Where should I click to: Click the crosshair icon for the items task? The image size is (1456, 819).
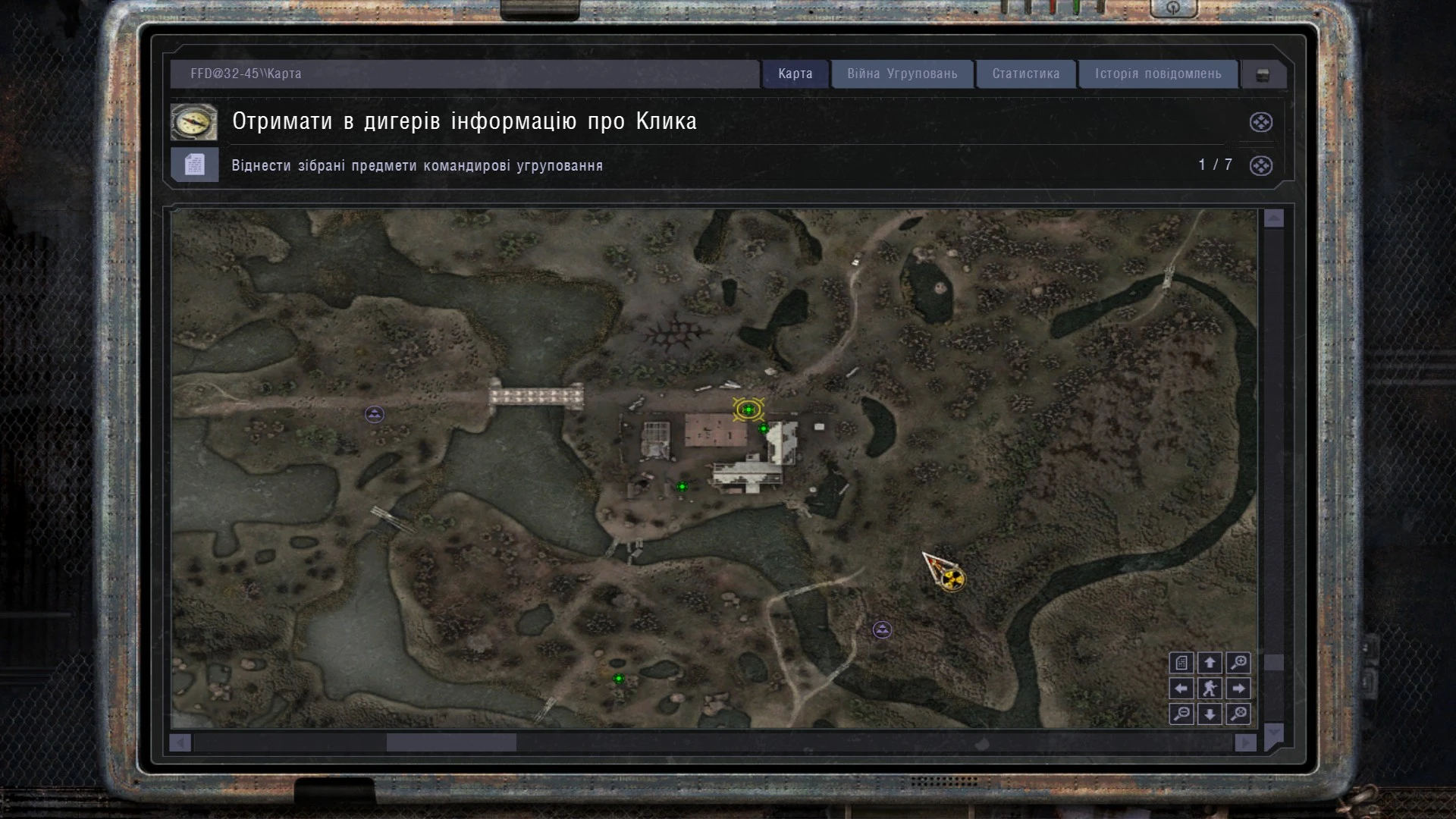[x=1260, y=166]
